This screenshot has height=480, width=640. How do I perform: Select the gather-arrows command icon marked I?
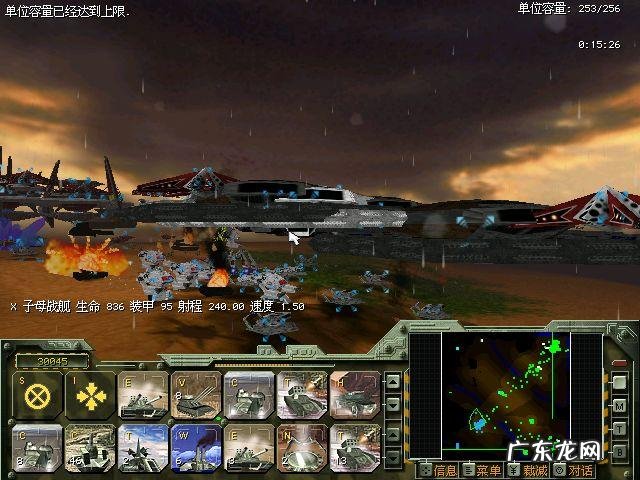[91, 393]
